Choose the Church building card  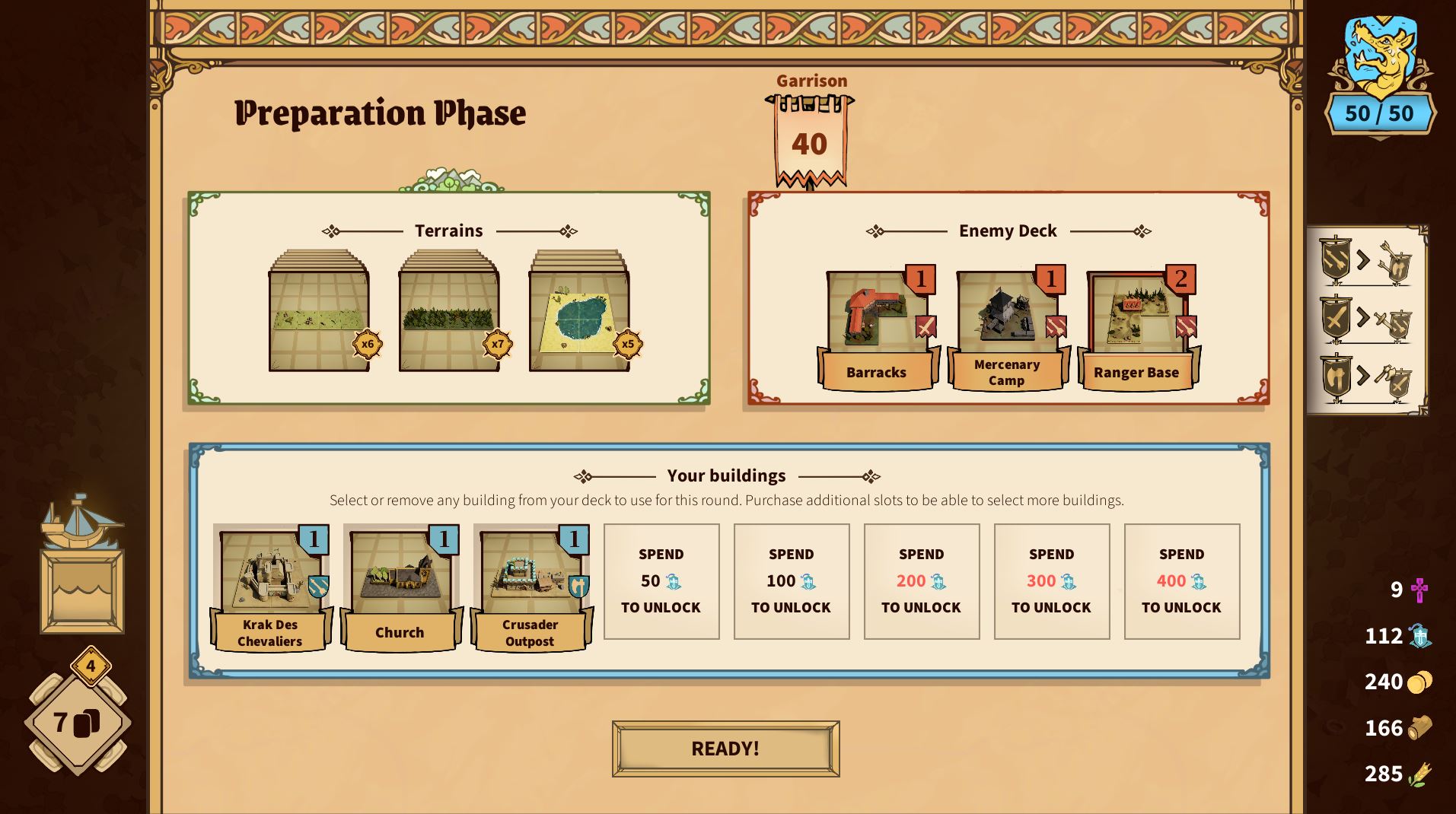click(400, 587)
